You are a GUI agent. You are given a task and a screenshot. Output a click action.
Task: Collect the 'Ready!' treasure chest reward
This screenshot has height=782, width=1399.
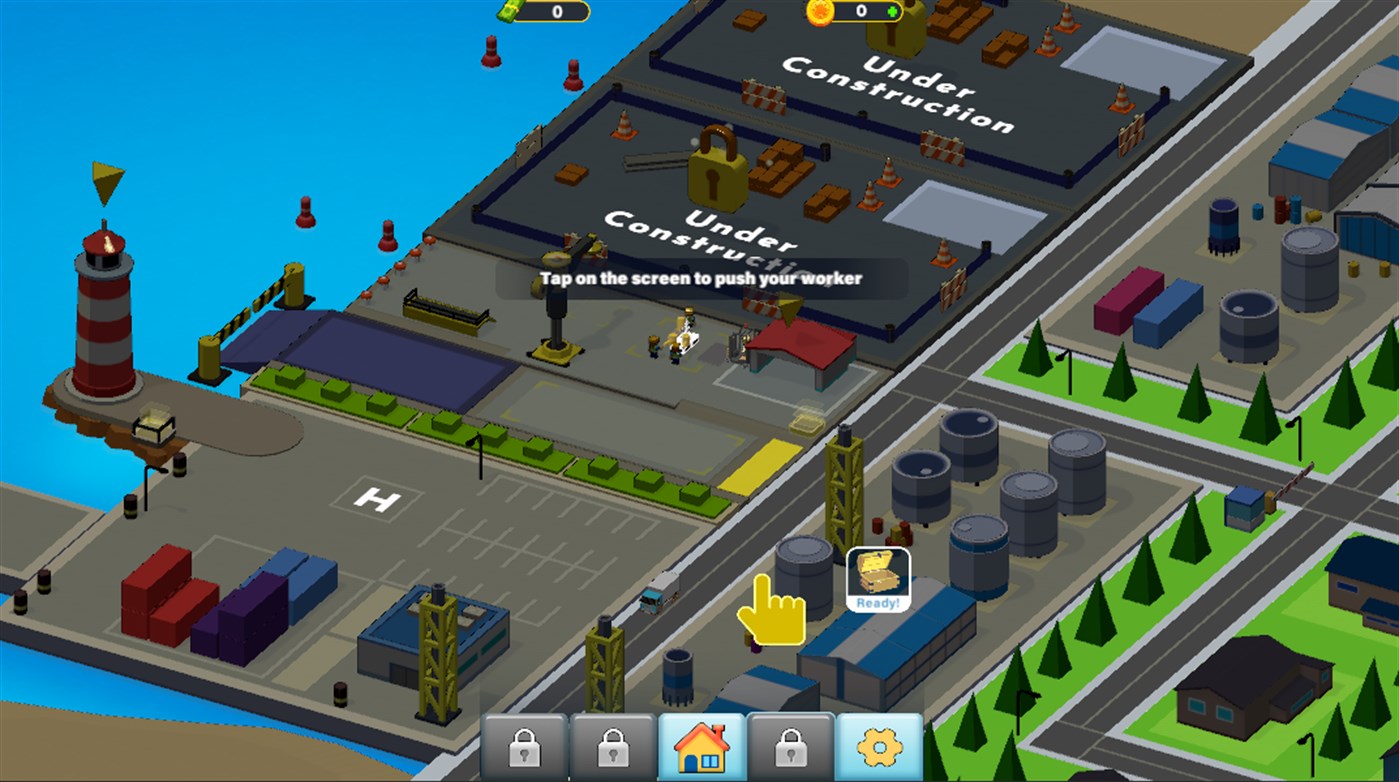coord(877,573)
